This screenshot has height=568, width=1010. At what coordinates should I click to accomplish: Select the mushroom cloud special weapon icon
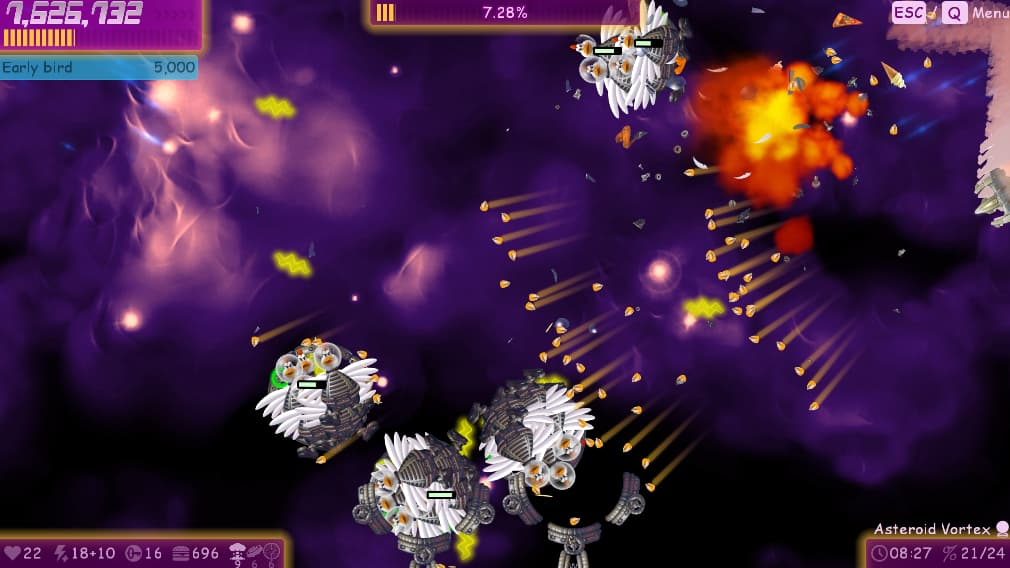point(239,549)
